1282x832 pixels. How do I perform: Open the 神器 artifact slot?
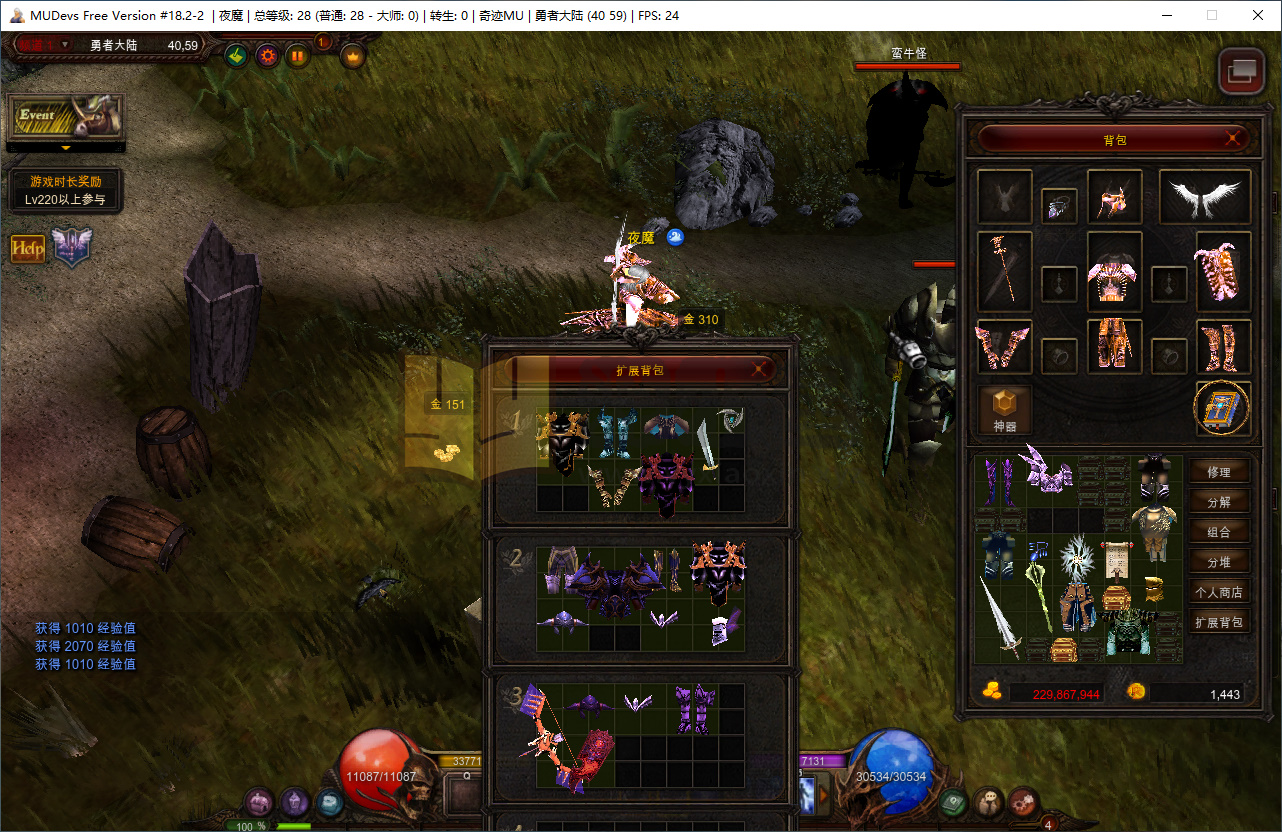[x=1004, y=410]
